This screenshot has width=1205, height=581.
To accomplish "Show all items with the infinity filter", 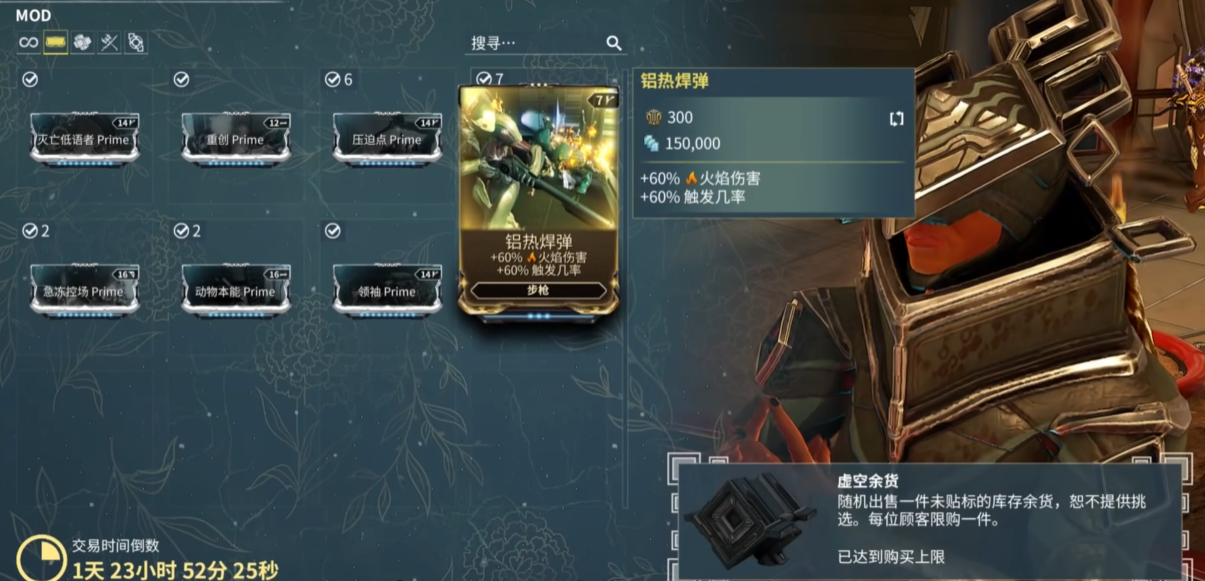I will pyautogui.click(x=28, y=43).
